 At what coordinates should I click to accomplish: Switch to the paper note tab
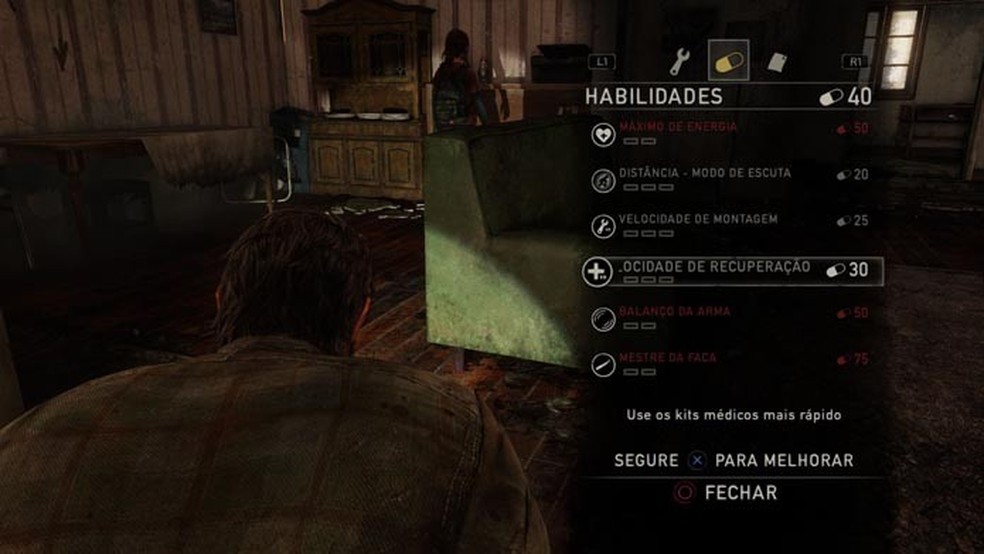coord(776,62)
